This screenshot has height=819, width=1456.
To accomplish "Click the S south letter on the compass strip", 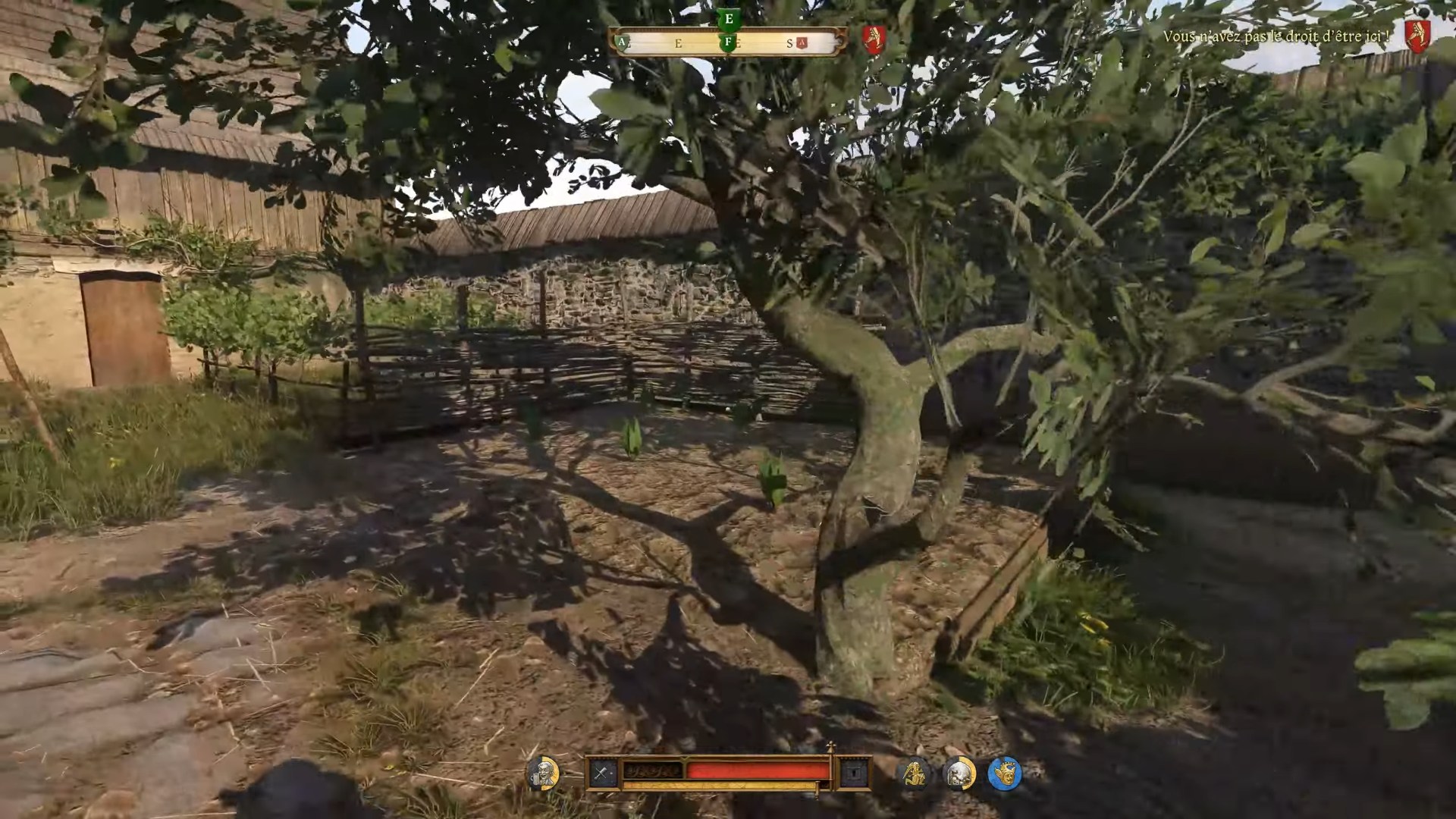I will [x=790, y=42].
